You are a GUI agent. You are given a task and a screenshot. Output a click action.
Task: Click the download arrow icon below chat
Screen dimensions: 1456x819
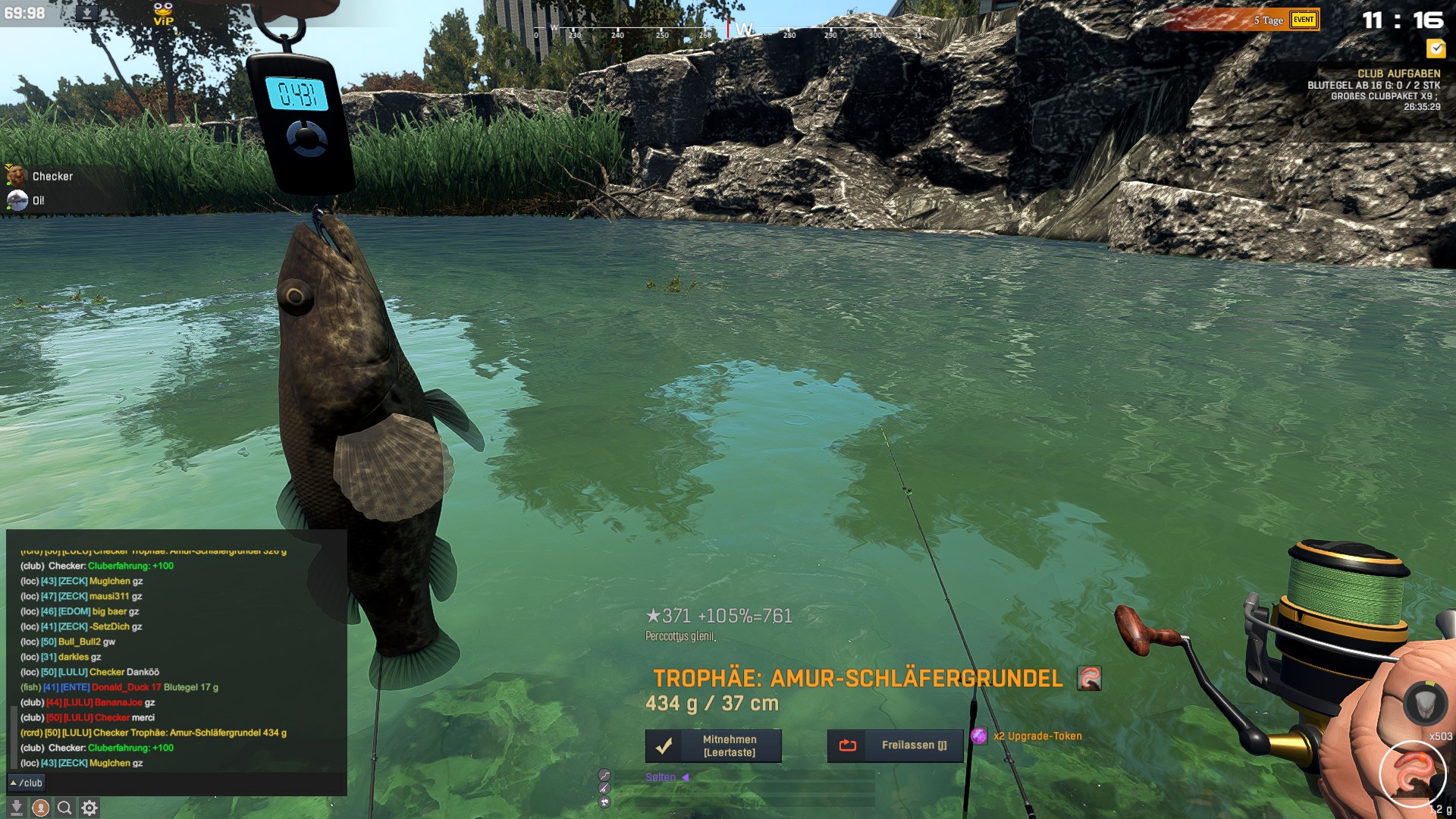[x=17, y=808]
